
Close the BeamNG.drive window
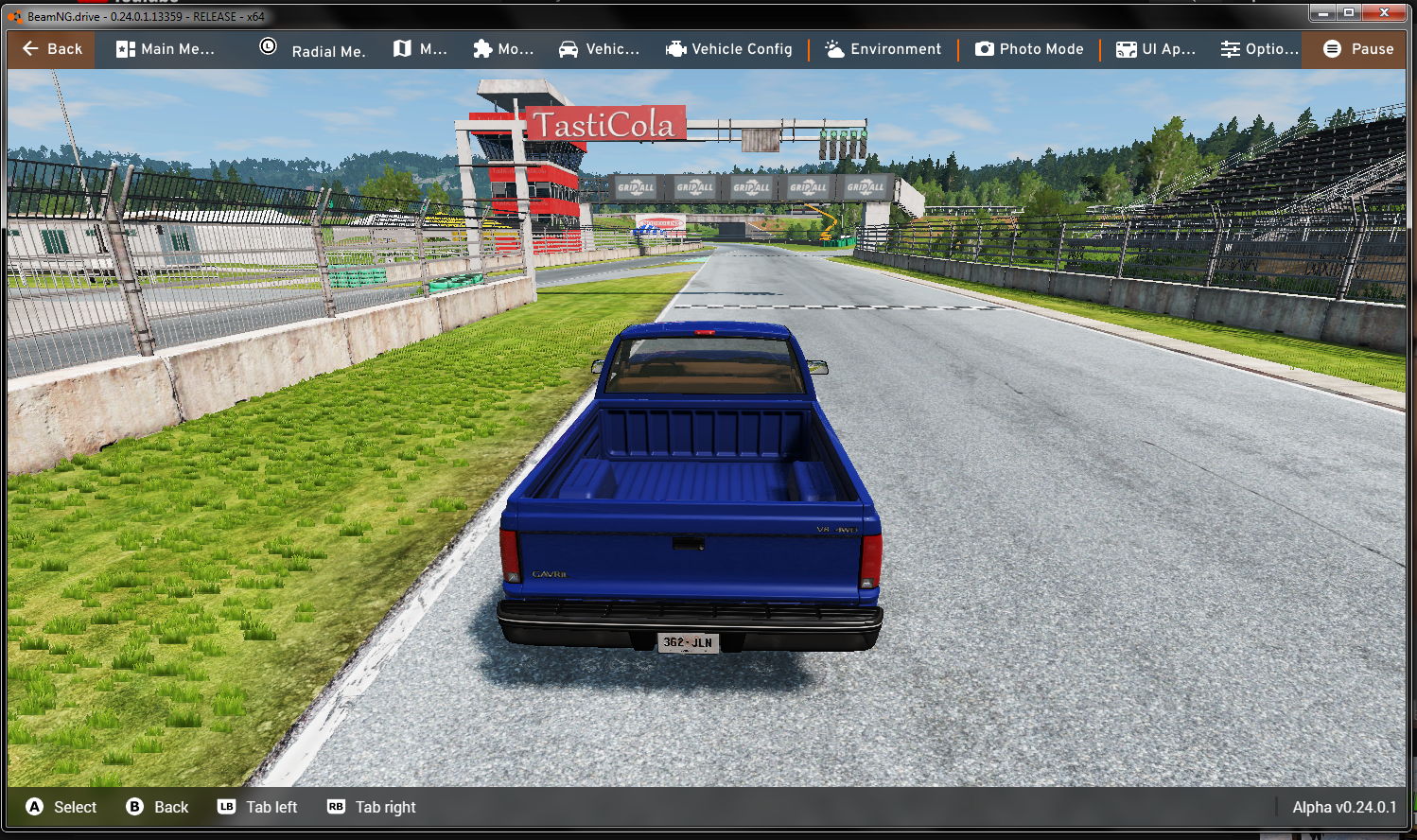pos(1385,12)
